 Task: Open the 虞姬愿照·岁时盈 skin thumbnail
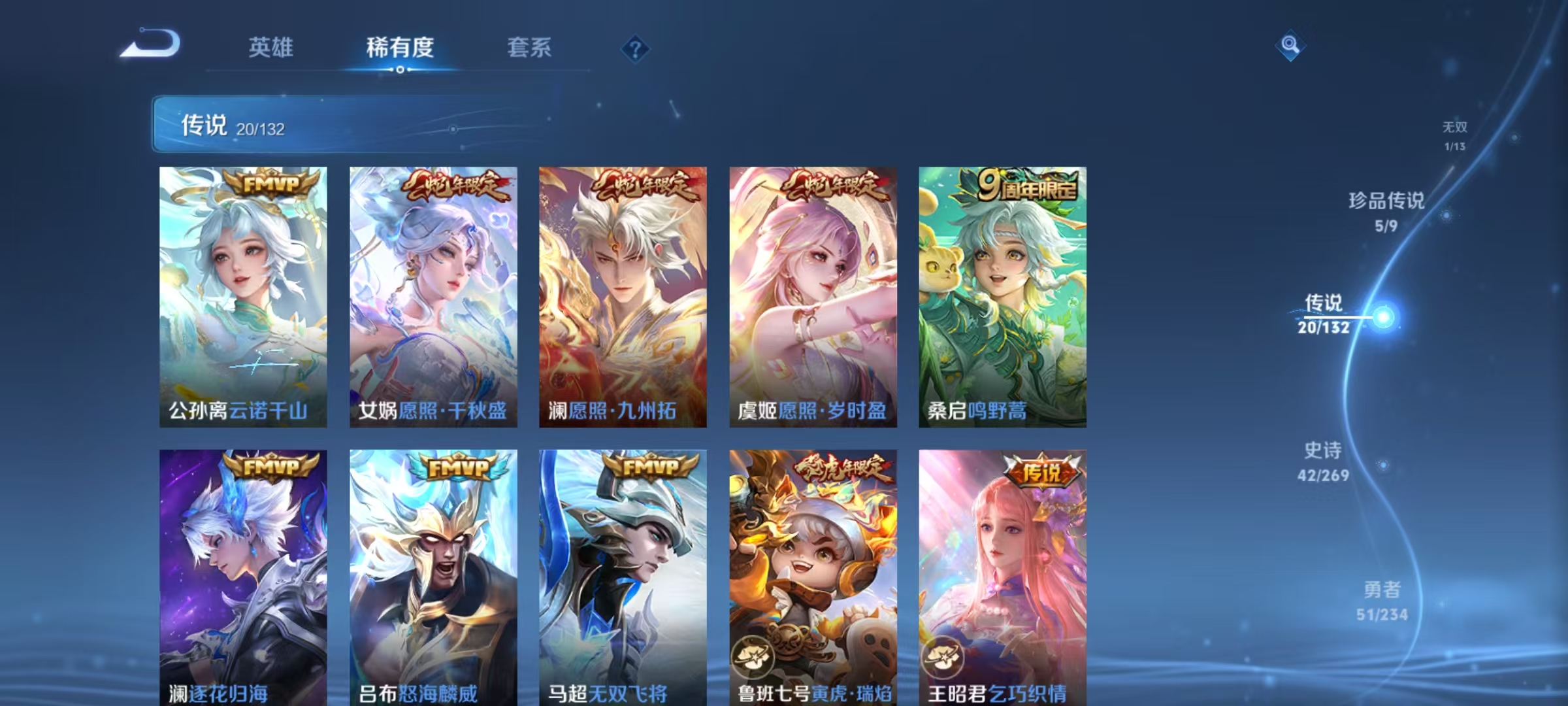pos(812,294)
